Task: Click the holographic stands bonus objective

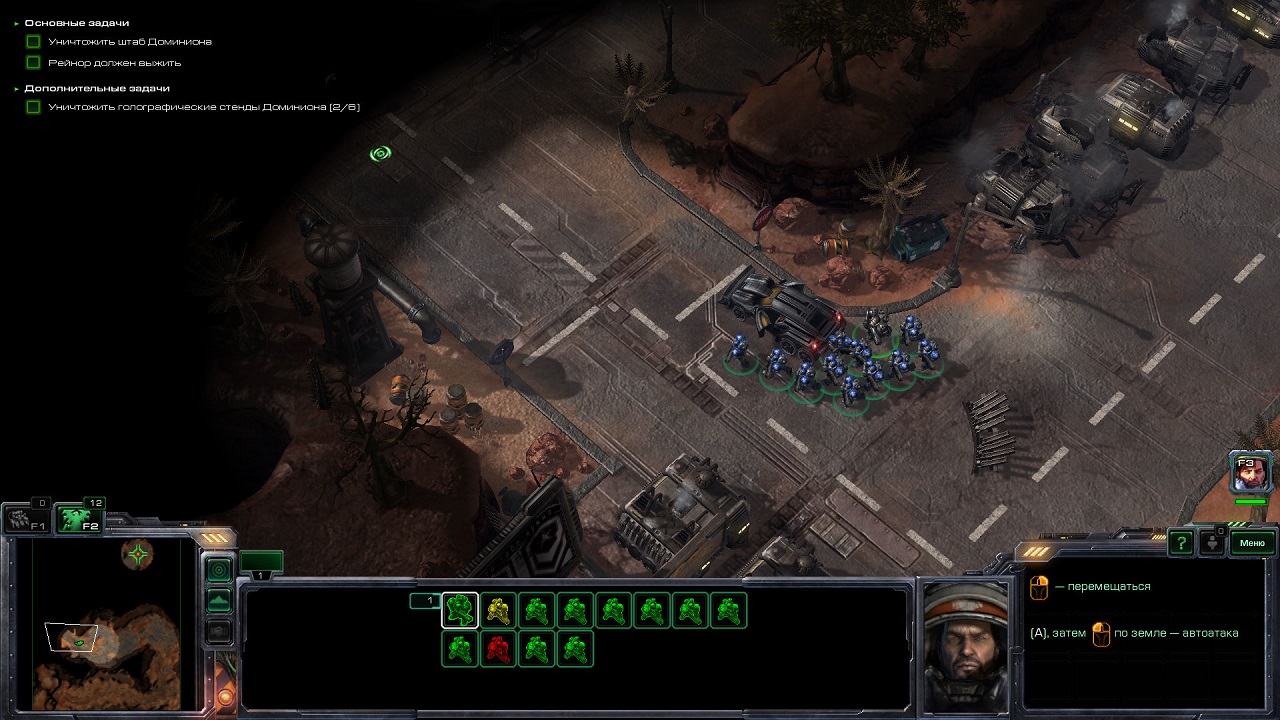Action: pyautogui.click(x=203, y=107)
